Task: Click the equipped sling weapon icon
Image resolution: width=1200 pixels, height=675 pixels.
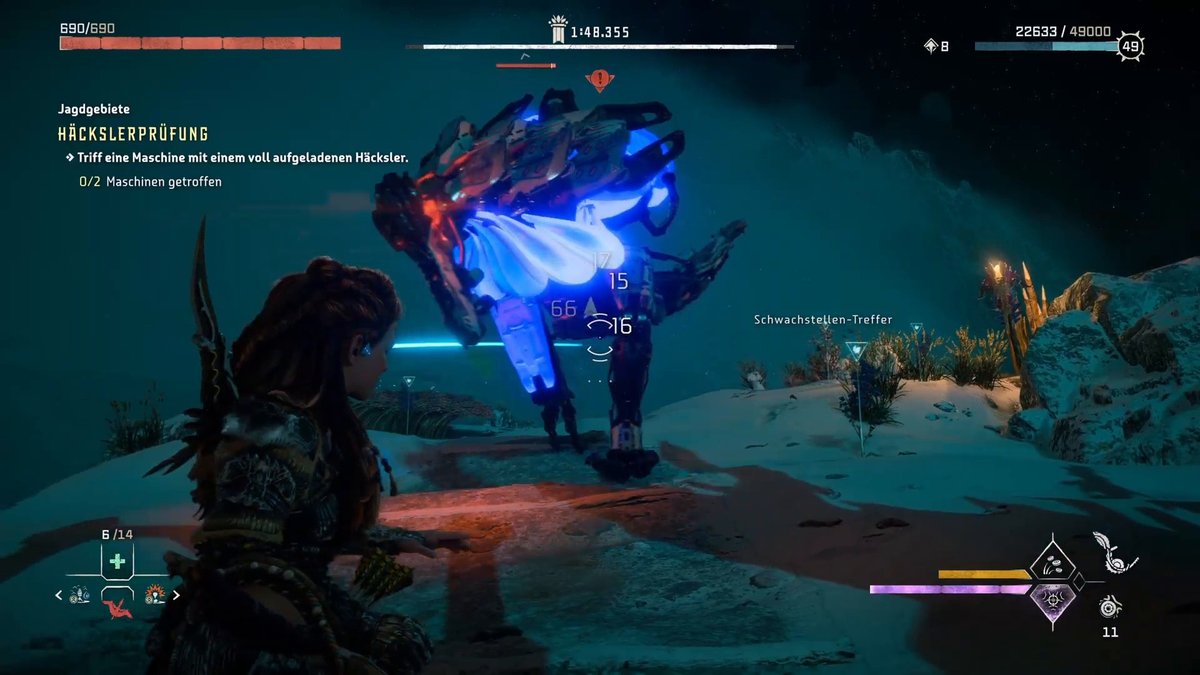Action: 1112,552
